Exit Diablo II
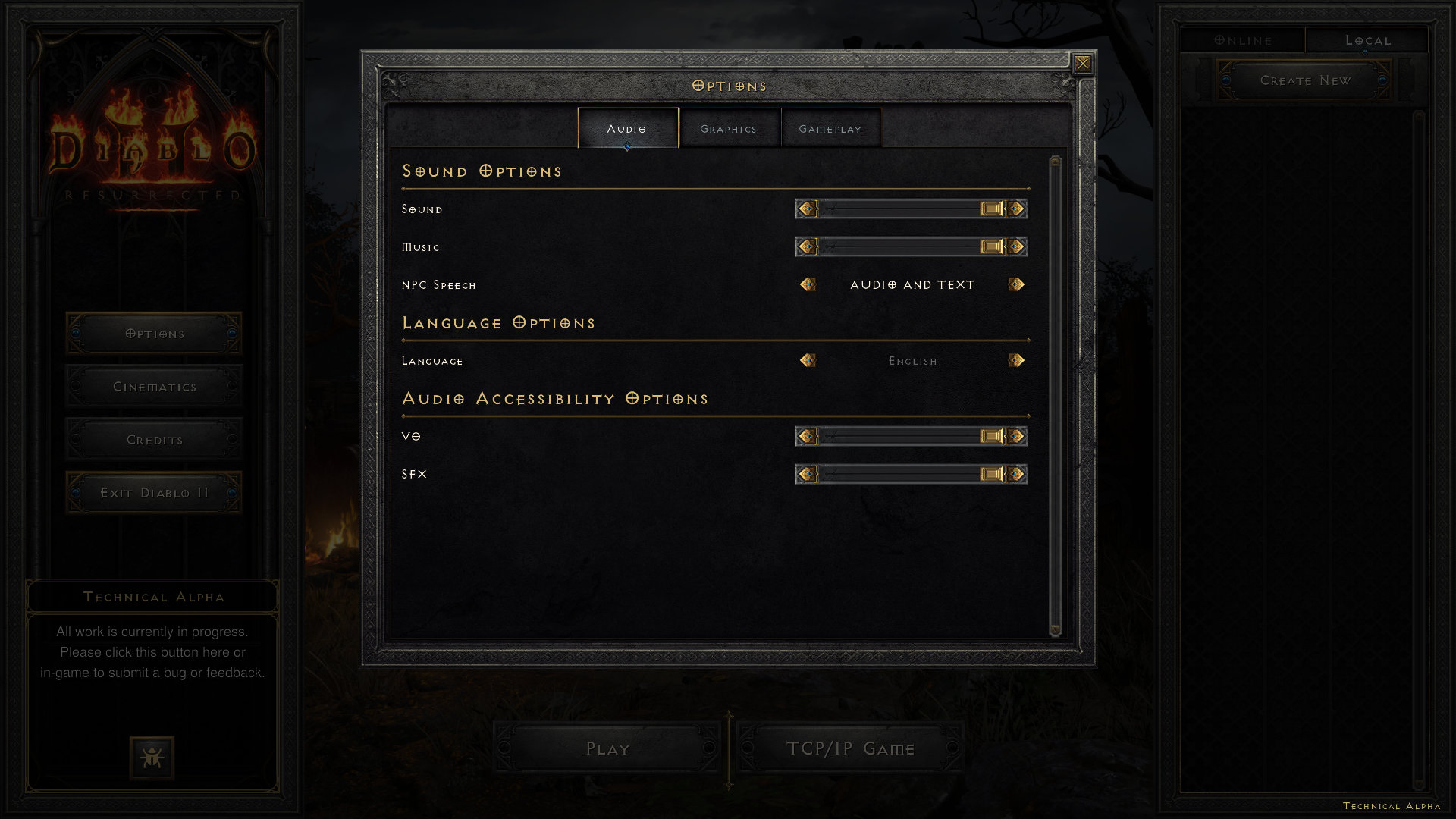Image resolution: width=1456 pixels, height=819 pixels. pos(154,493)
